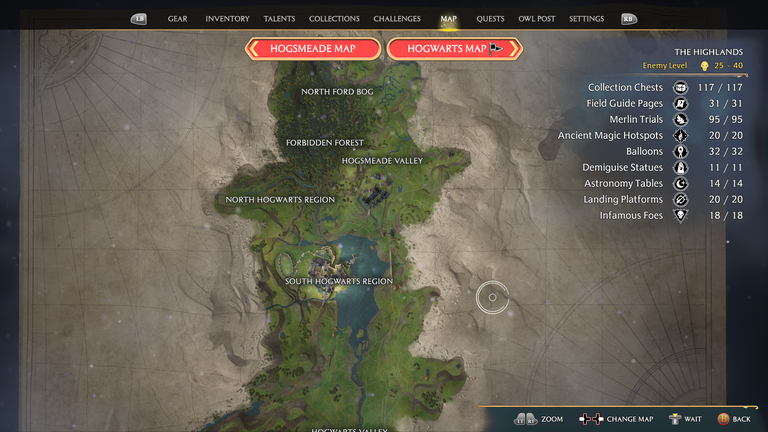Viewport: 768px width, 432px height.
Task: Switch to the Inventory tab
Action: 227,19
